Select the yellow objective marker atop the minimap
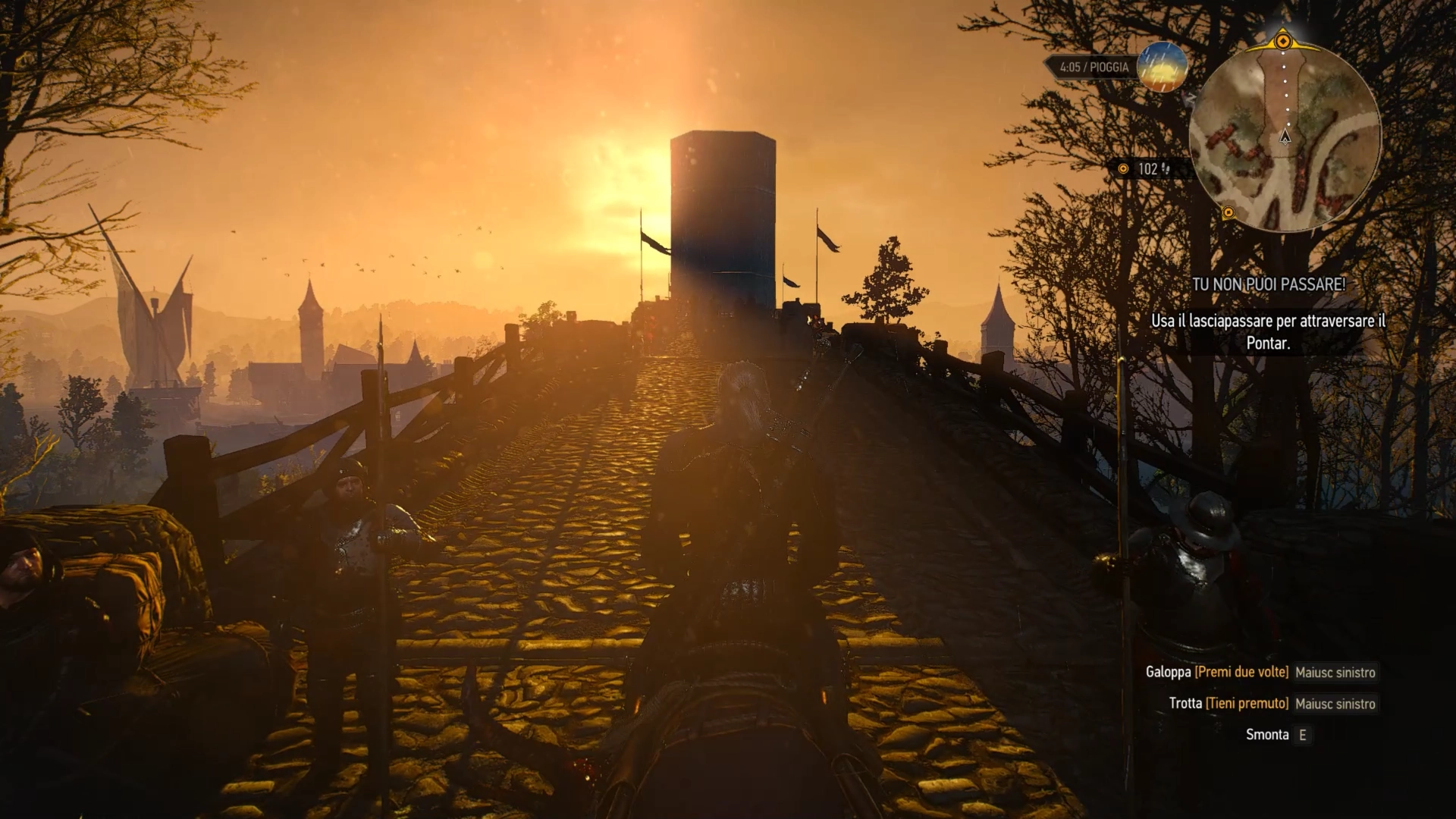Viewport: 1456px width, 819px height. 1283,40
